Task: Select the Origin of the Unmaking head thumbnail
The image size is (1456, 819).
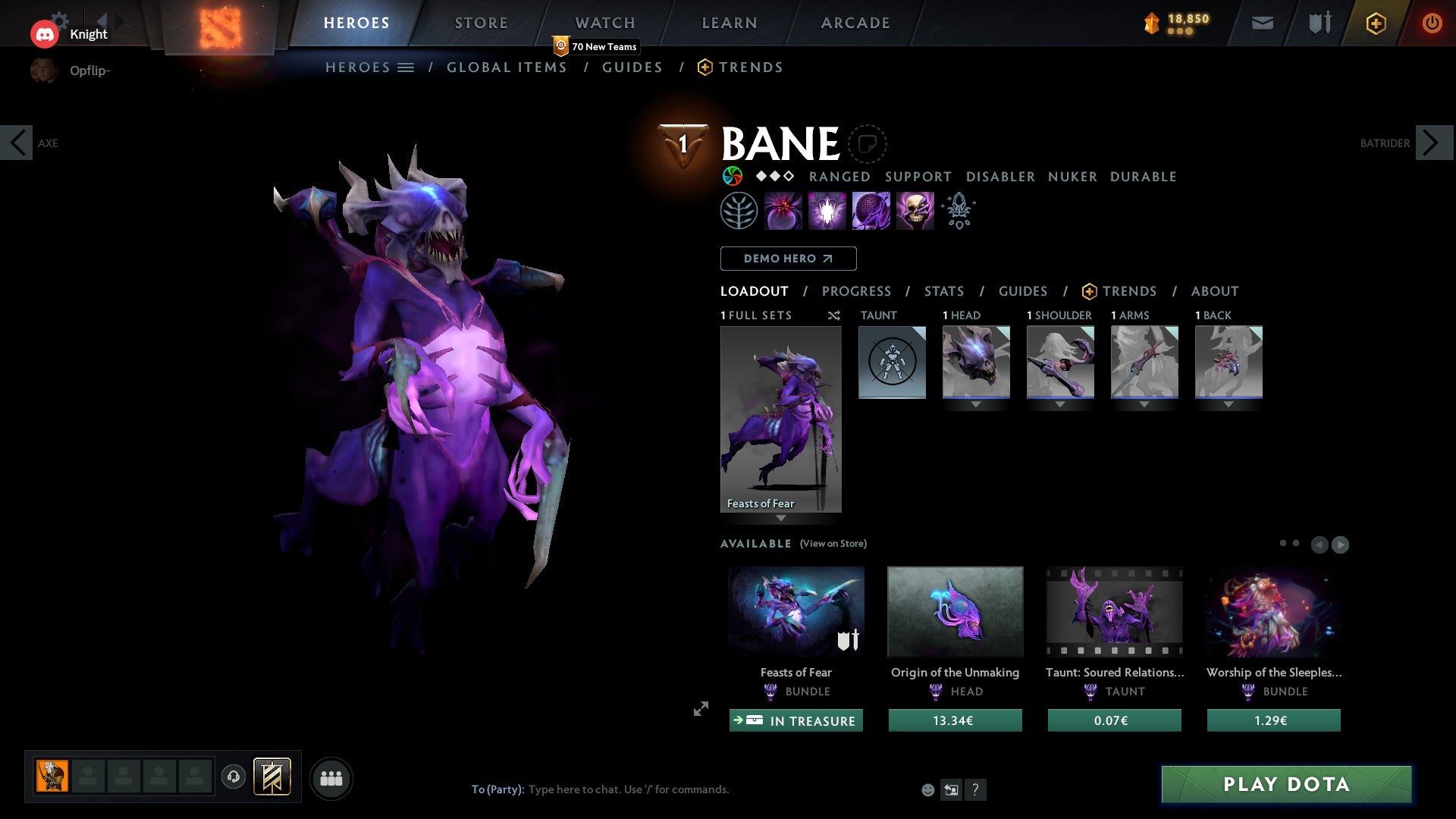Action: click(955, 611)
